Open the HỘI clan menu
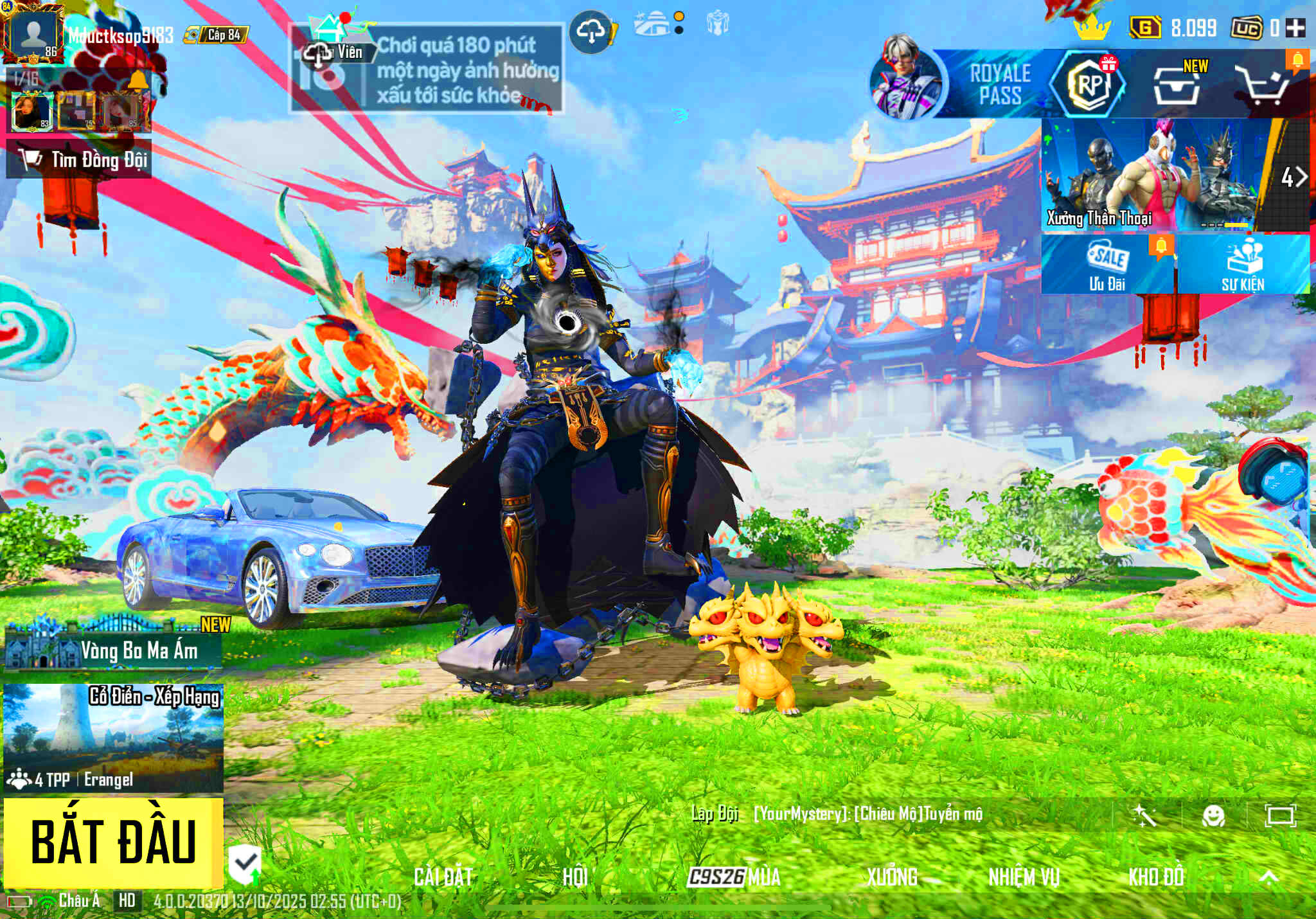 click(x=574, y=877)
